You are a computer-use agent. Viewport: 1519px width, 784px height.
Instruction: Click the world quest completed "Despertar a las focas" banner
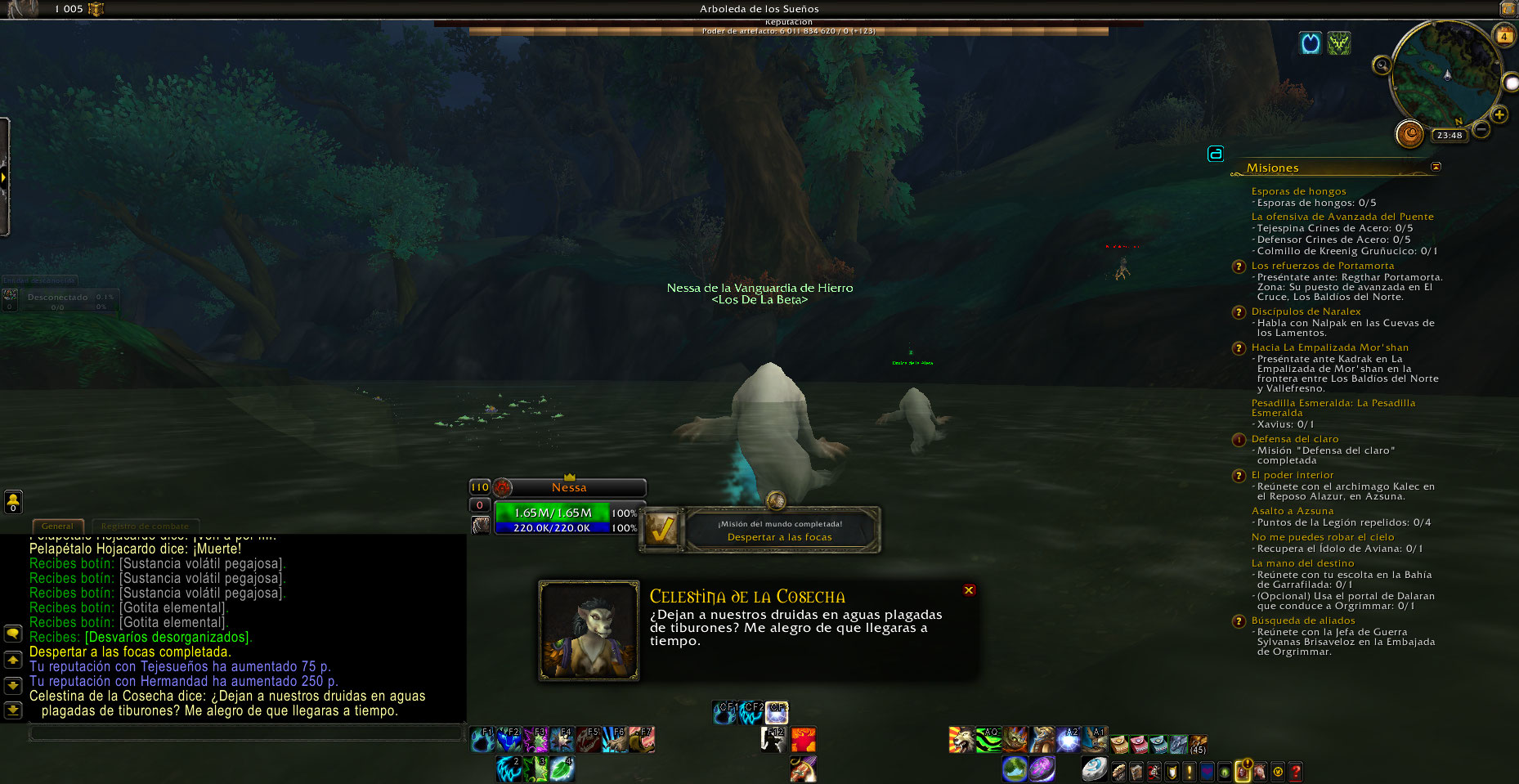(778, 531)
